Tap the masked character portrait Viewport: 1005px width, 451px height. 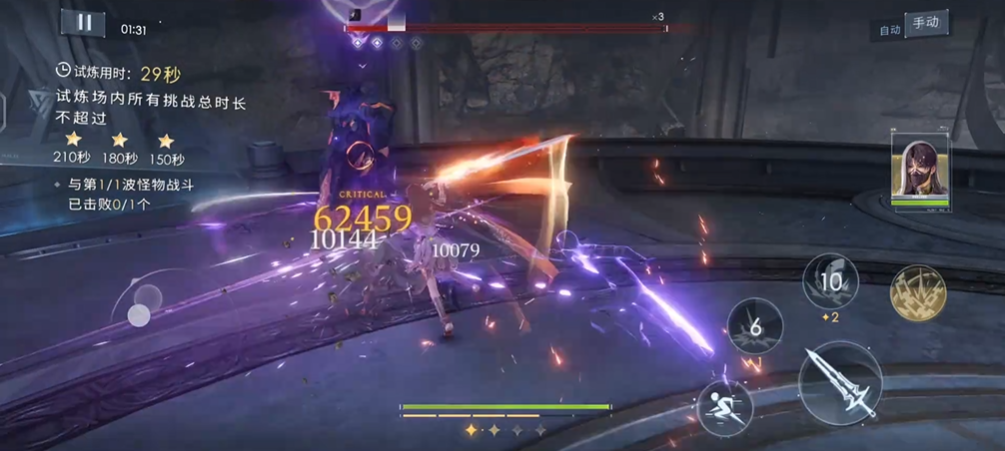(920, 171)
